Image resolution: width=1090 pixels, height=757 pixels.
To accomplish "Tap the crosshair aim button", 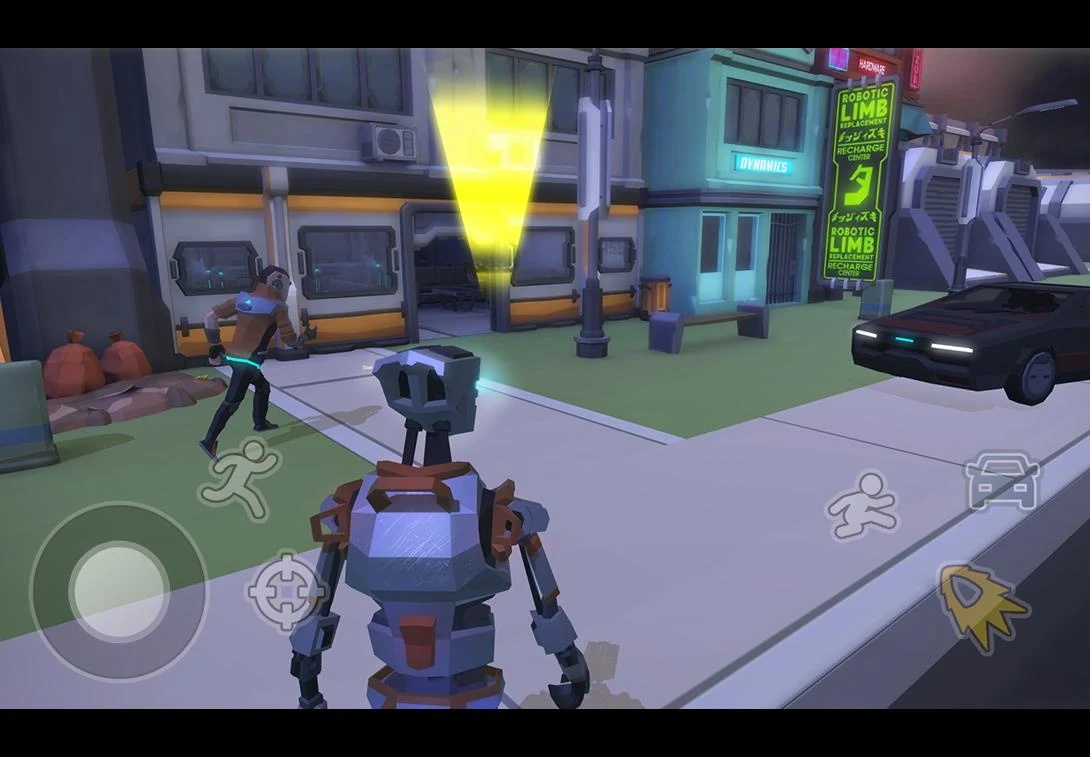I will click(x=286, y=591).
